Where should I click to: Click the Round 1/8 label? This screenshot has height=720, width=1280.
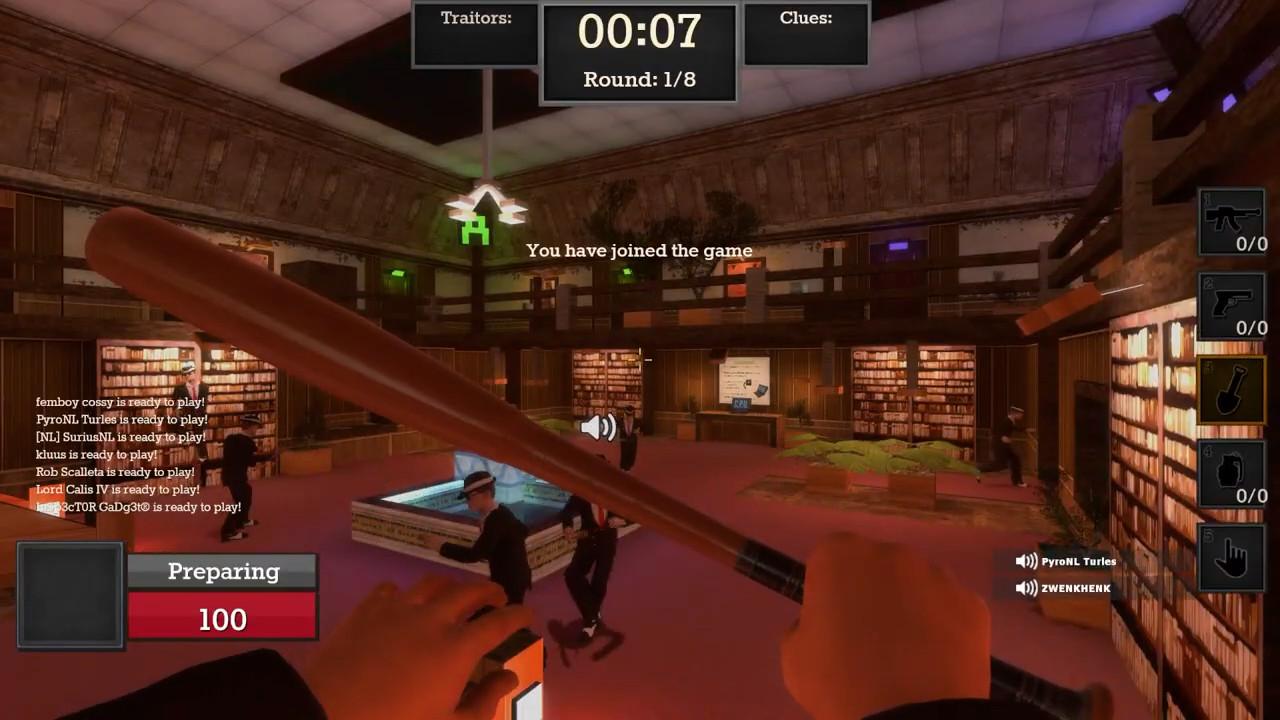pyautogui.click(x=638, y=80)
